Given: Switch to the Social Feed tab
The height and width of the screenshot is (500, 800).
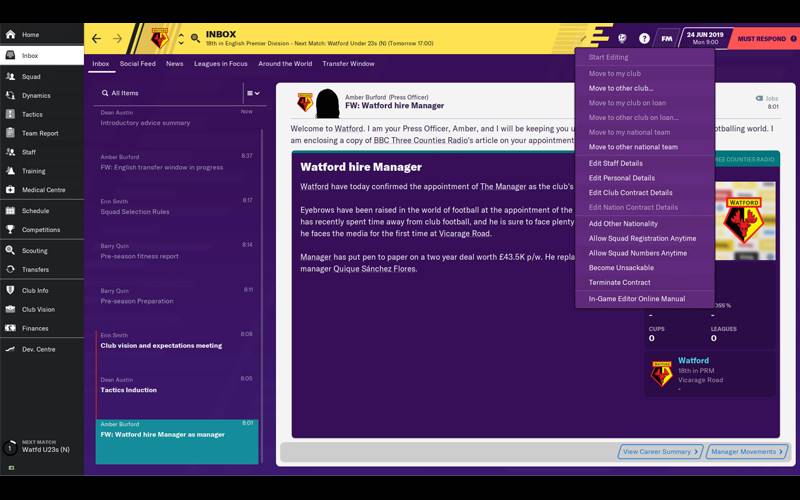Looking at the screenshot, I should click(x=138, y=64).
